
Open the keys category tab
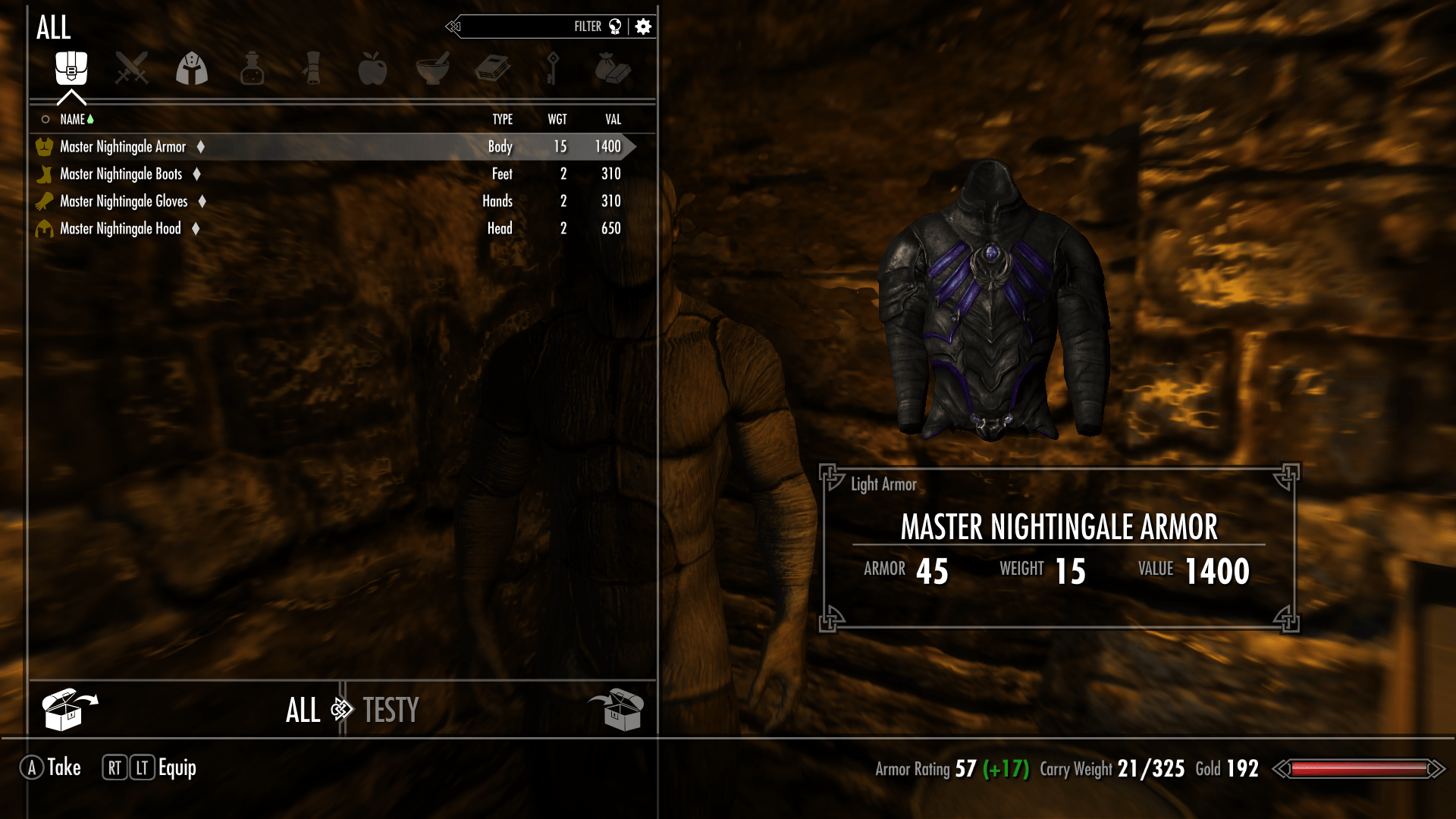click(x=553, y=69)
